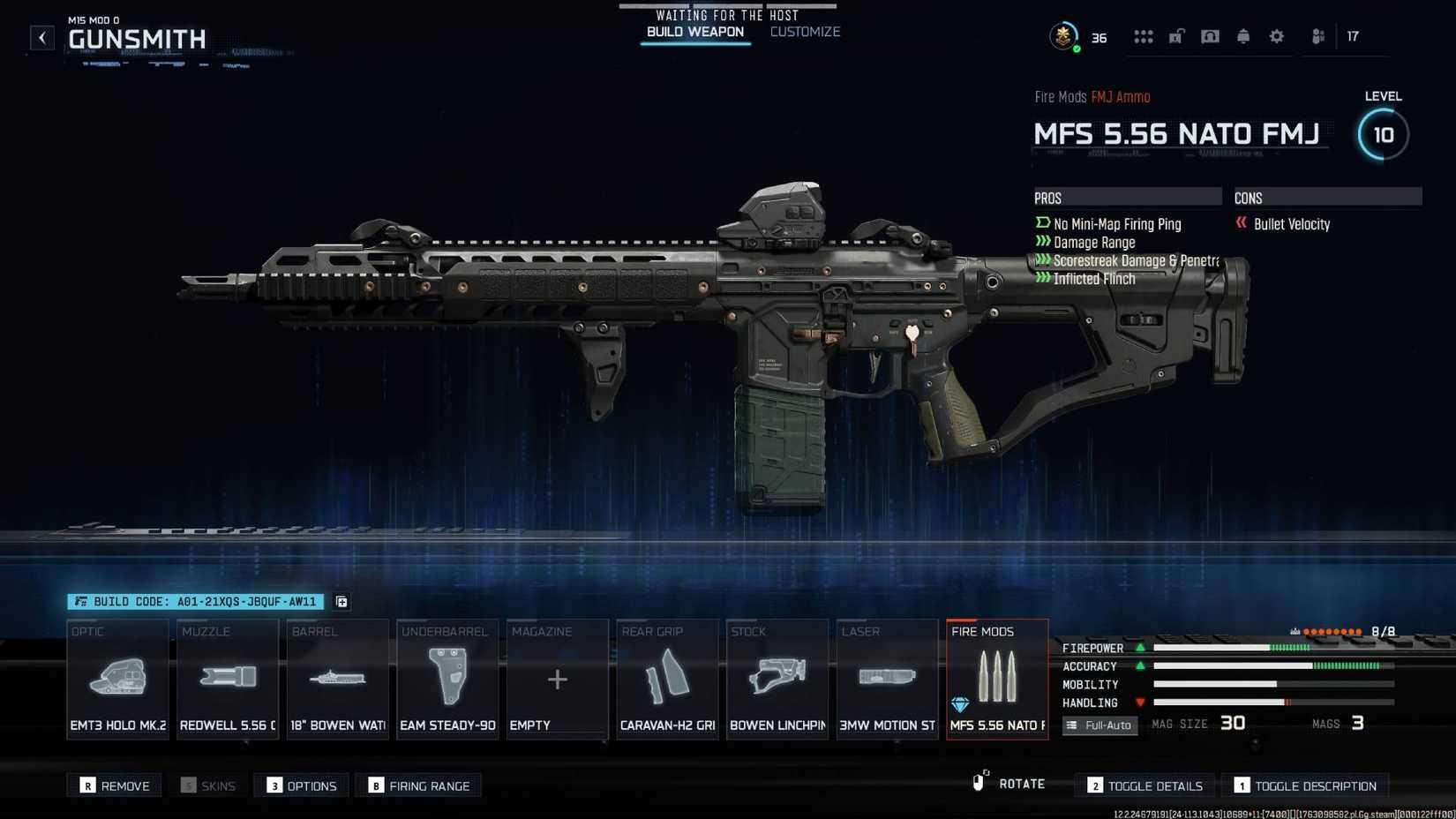Open the 18" Bowen barrel slot
1456x819 pixels.
336,678
